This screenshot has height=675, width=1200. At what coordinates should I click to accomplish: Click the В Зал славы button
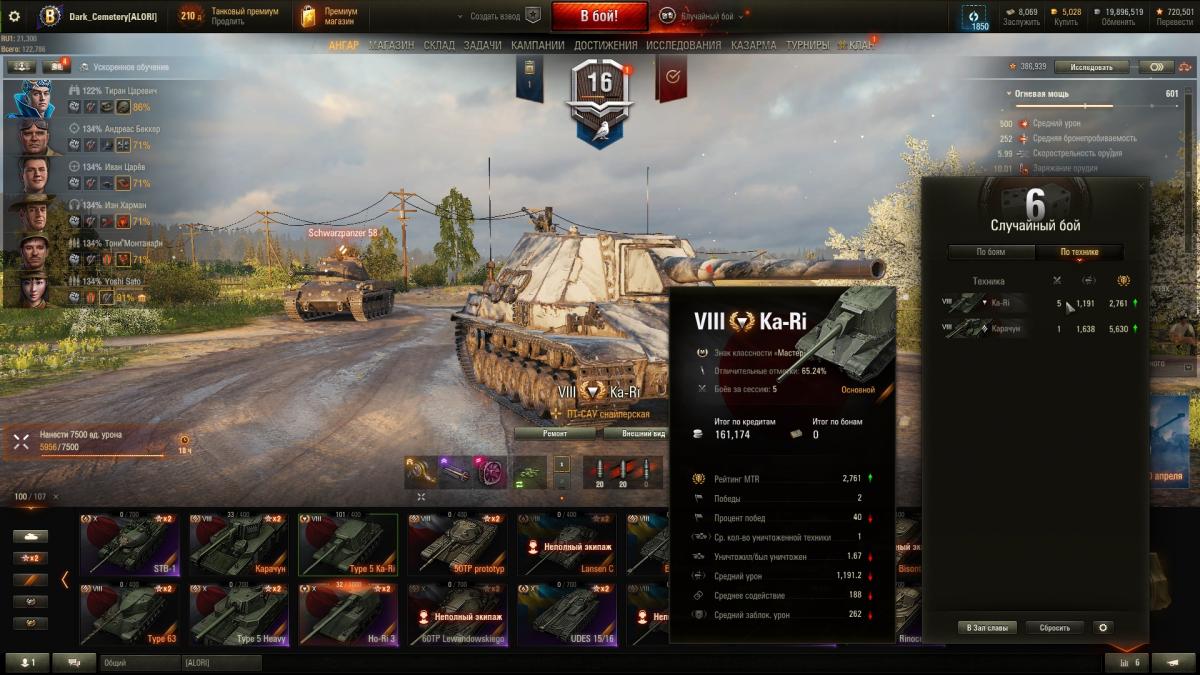click(987, 628)
